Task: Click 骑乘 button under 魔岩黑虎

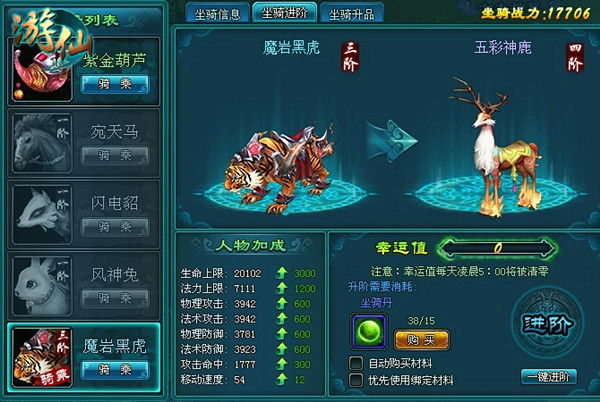Action: click(116, 368)
